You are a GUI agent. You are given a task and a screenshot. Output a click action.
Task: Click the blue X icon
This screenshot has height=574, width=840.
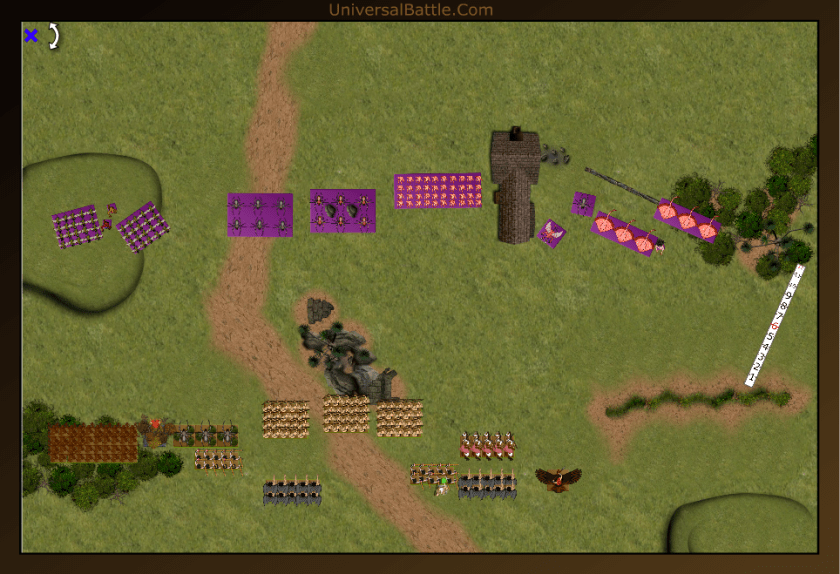(x=31, y=36)
